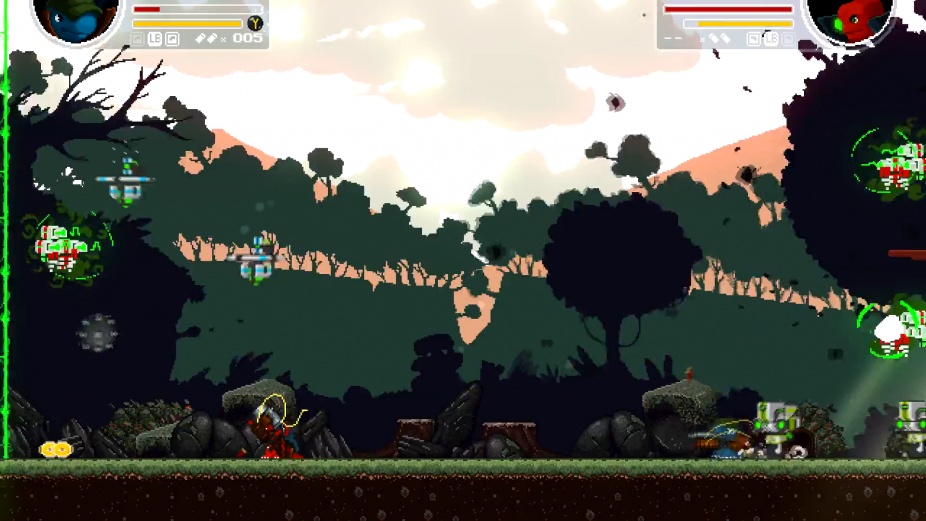Select the red player's highlighted weapon slot
The width and height of the screenshot is (926, 521).
(753, 39)
